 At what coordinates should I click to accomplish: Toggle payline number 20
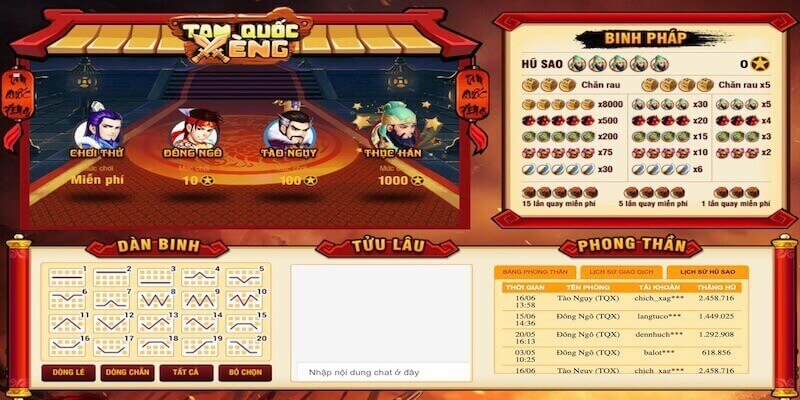coord(242,347)
